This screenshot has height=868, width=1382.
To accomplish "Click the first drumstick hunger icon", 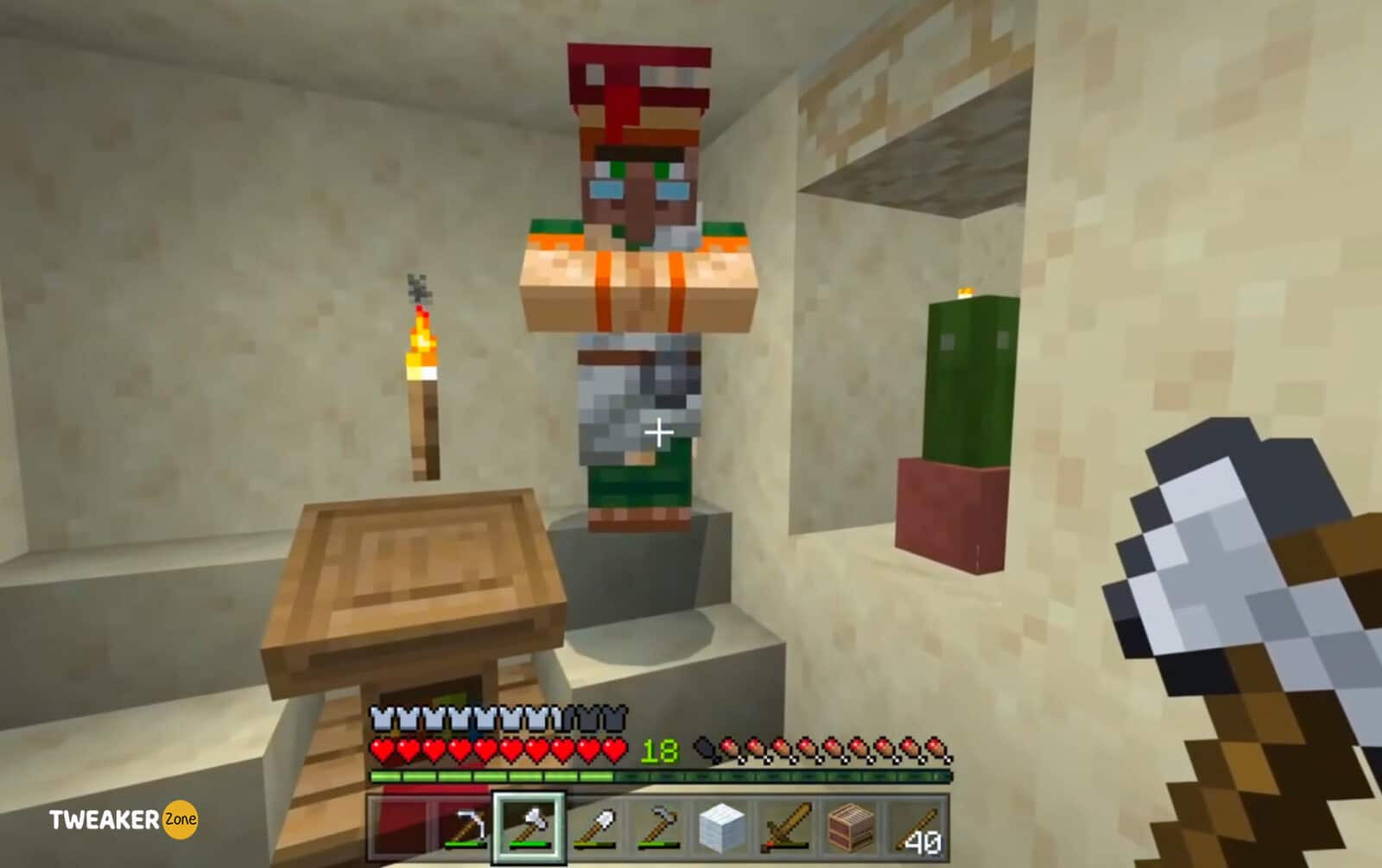I will point(730,750).
